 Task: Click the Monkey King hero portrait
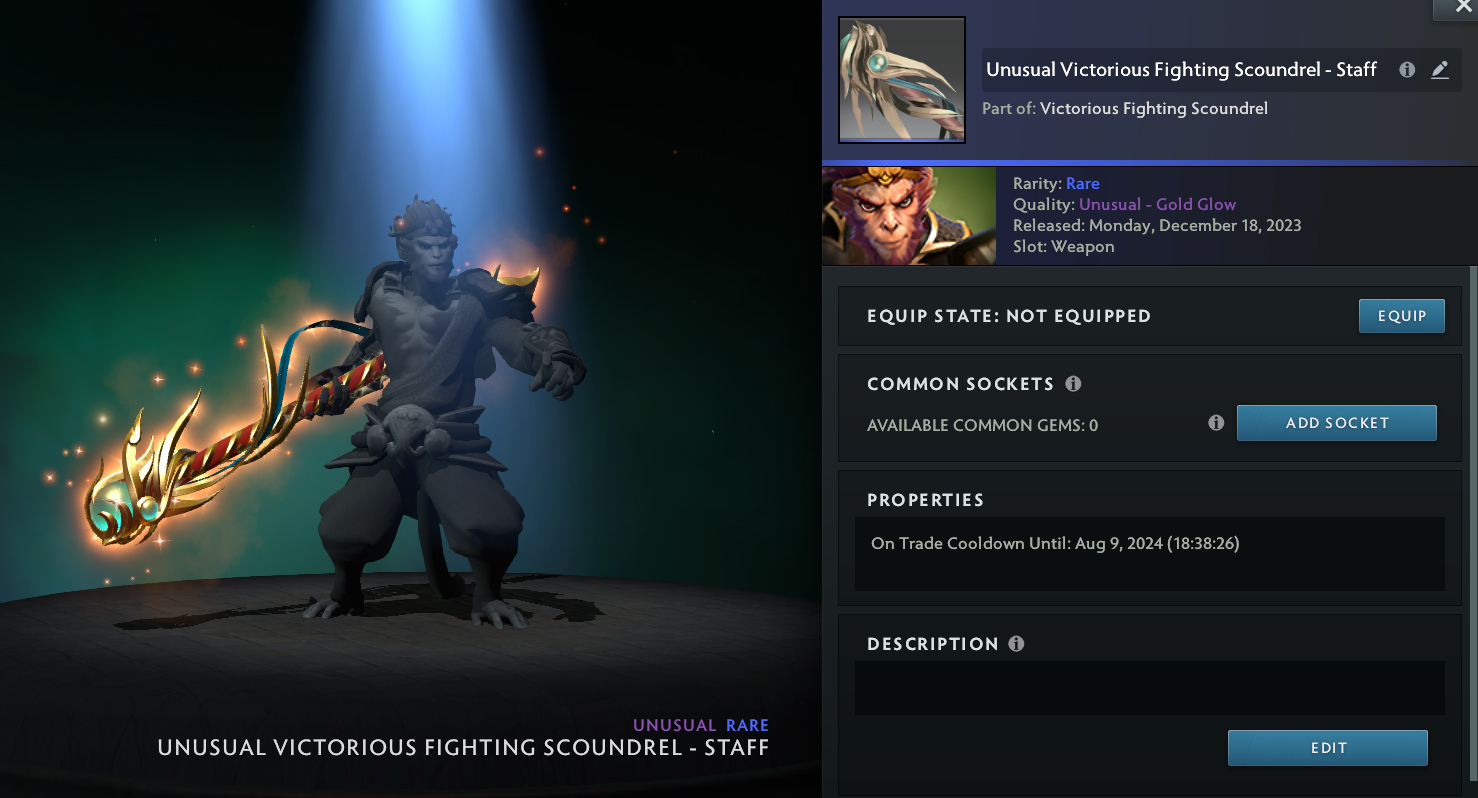tap(908, 216)
